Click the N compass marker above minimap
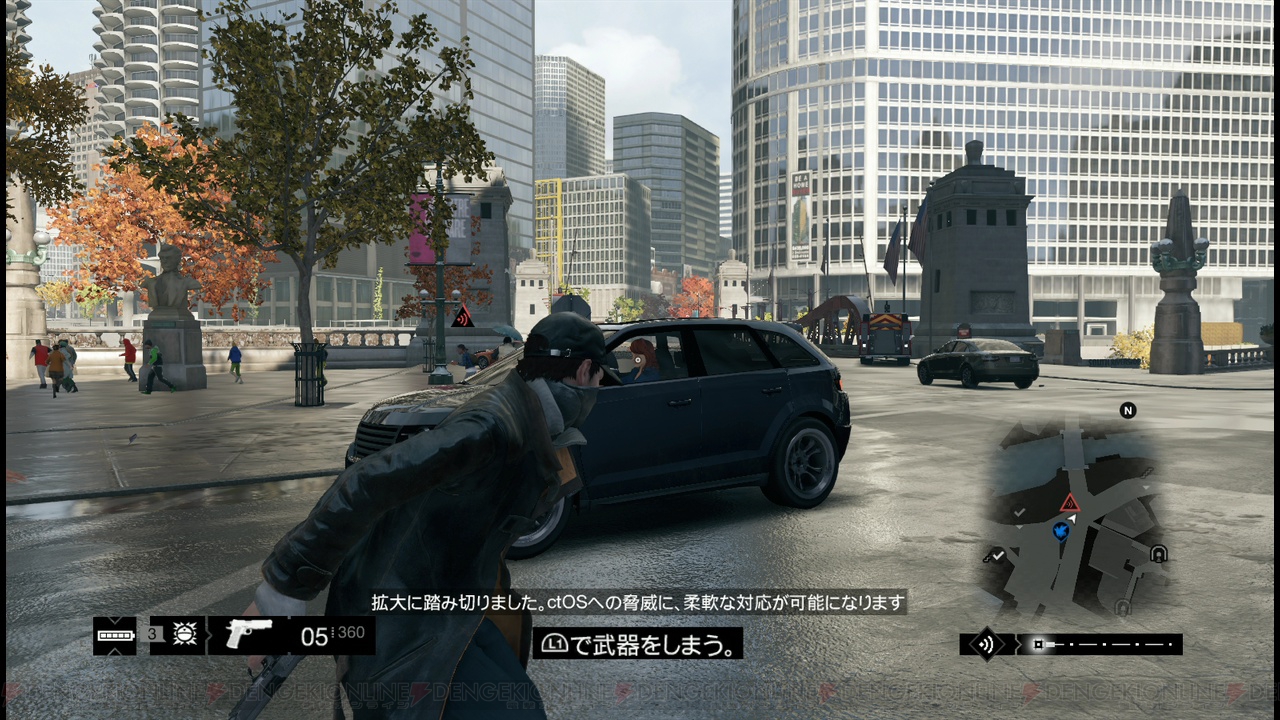The image size is (1280, 720). tap(1127, 410)
